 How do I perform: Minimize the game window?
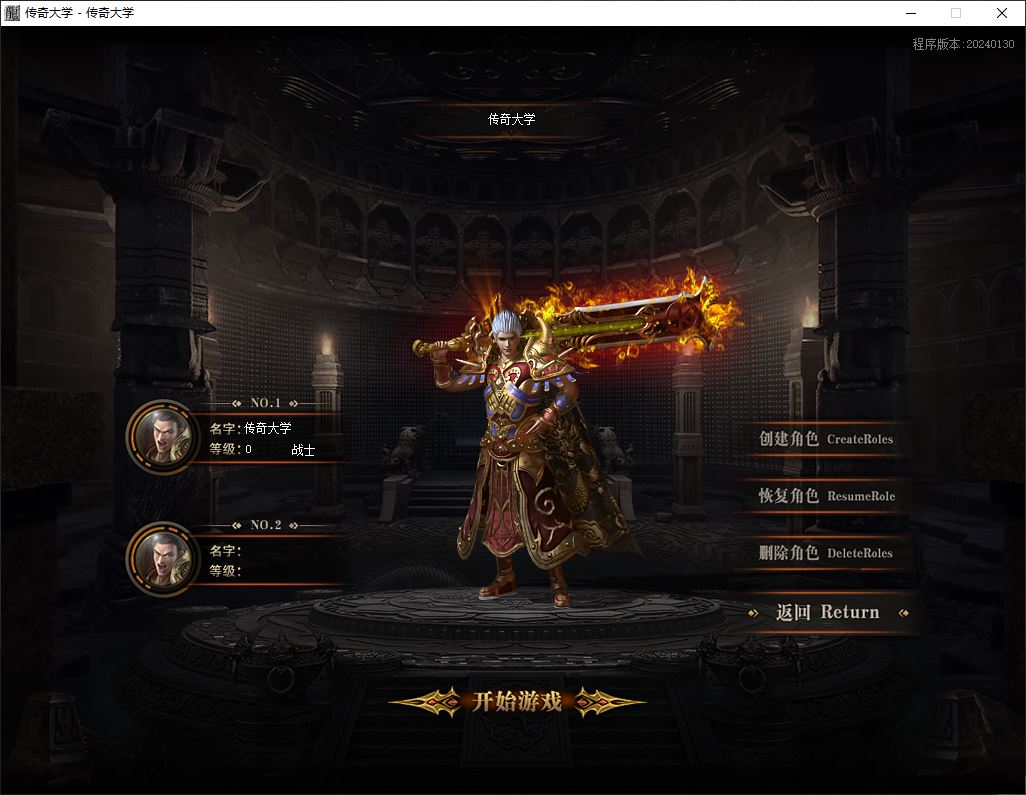point(911,13)
